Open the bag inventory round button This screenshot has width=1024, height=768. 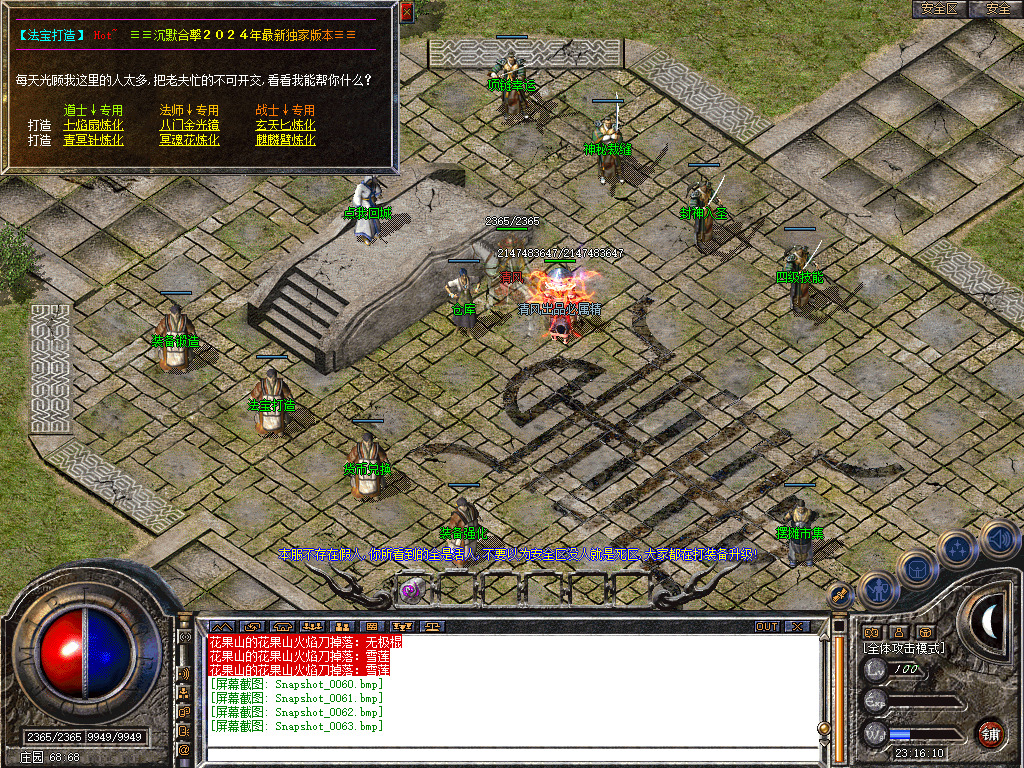point(918,568)
